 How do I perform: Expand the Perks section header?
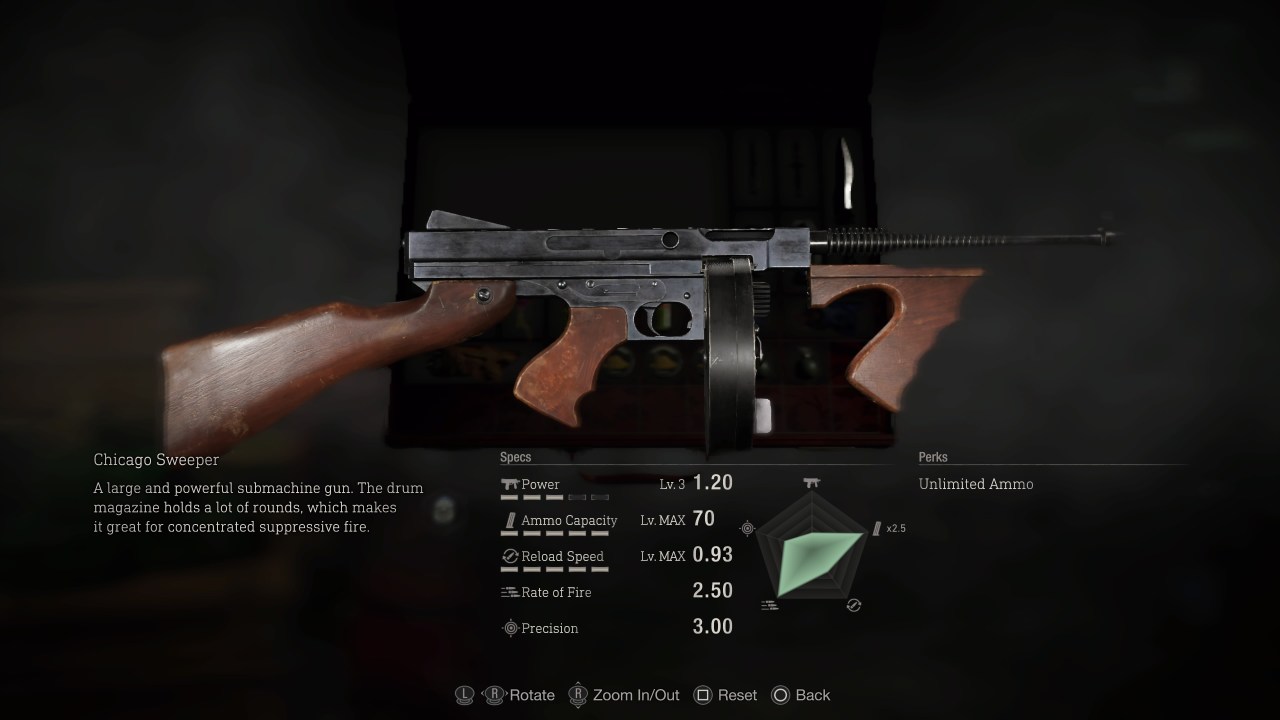pos(933,457)
